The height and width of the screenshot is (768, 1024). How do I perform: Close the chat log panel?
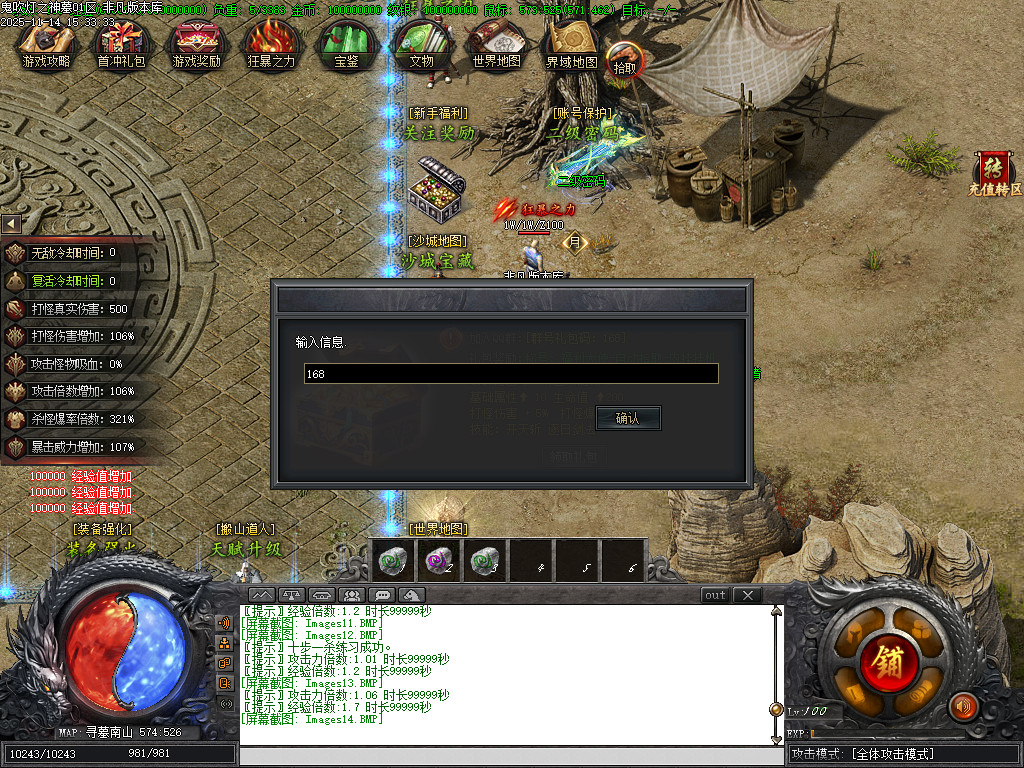747,595
